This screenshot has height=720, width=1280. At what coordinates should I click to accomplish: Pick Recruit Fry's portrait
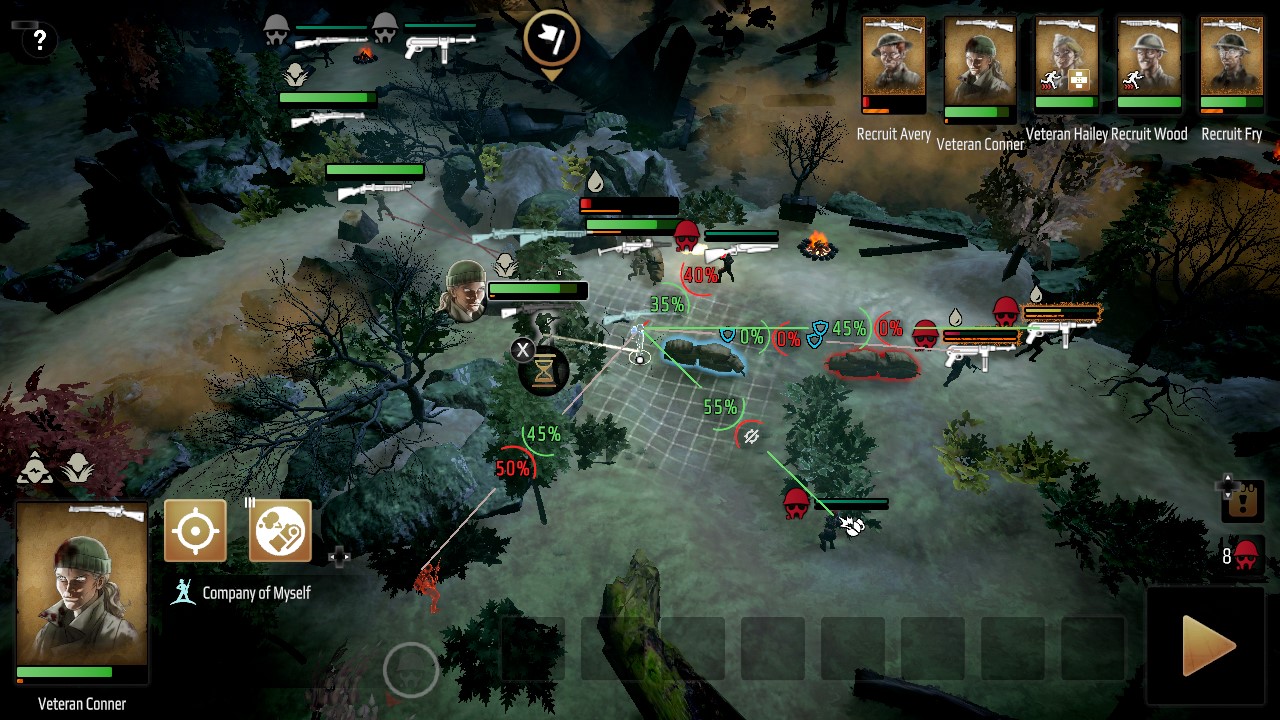[x=1231, y=63]
